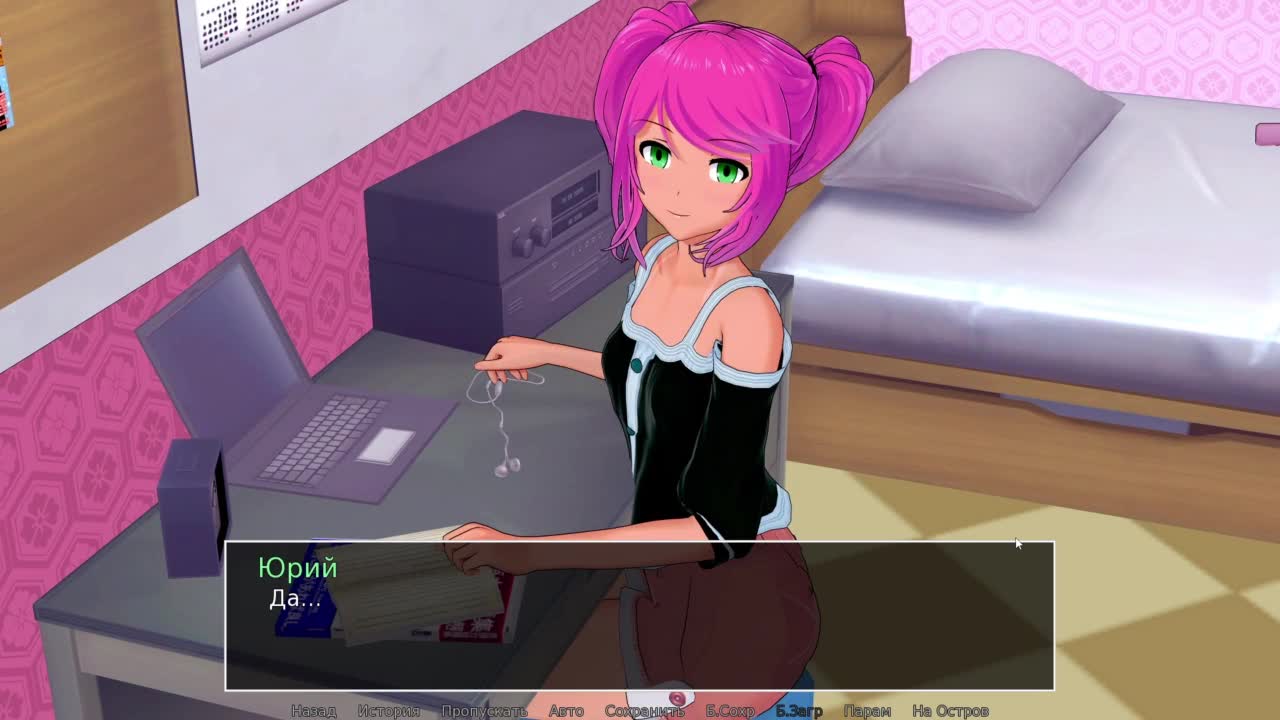Go back using the Назад button
This screenshot has width=1280, height=720.
click(313, 711)
